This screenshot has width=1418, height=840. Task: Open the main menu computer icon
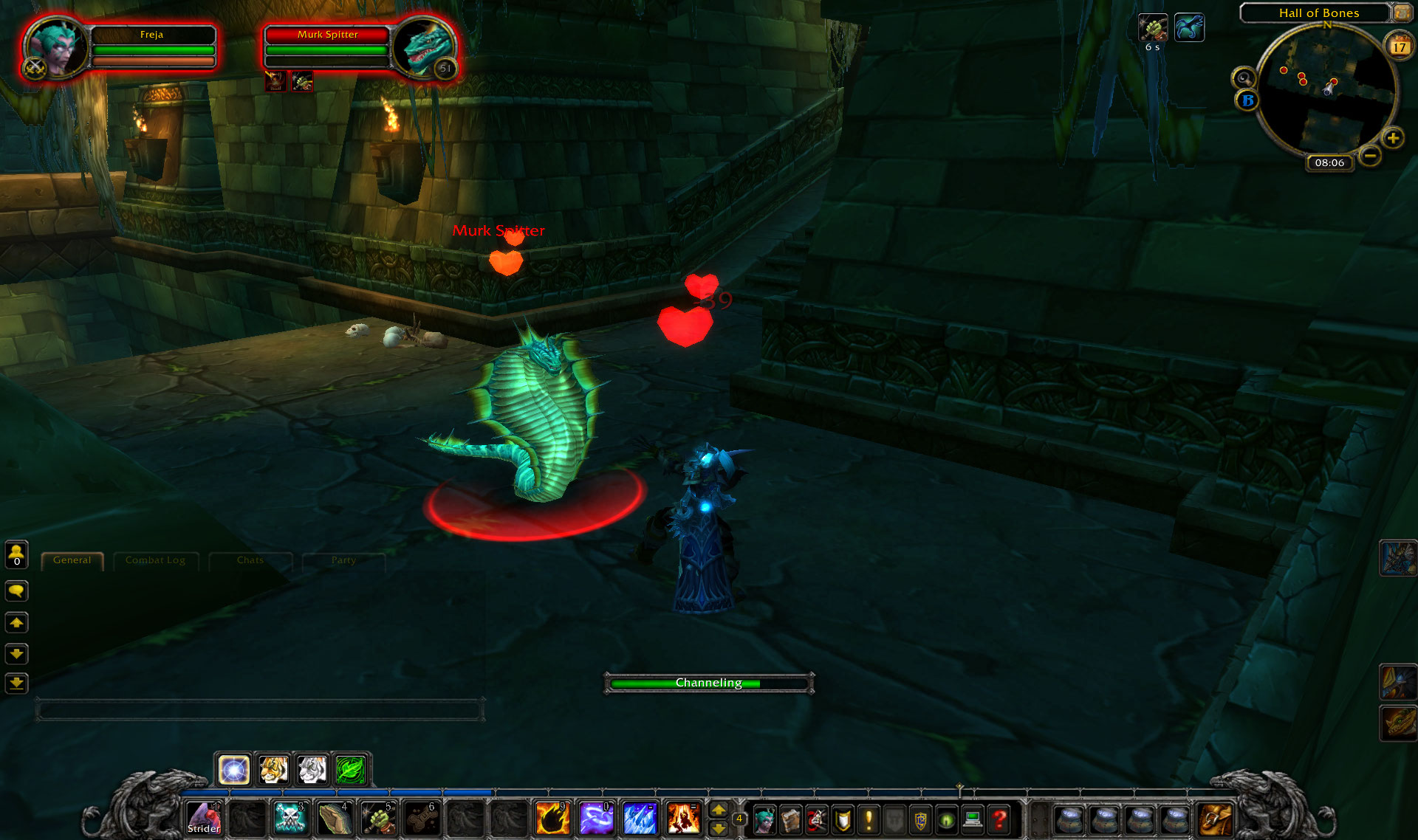[971, 819]
